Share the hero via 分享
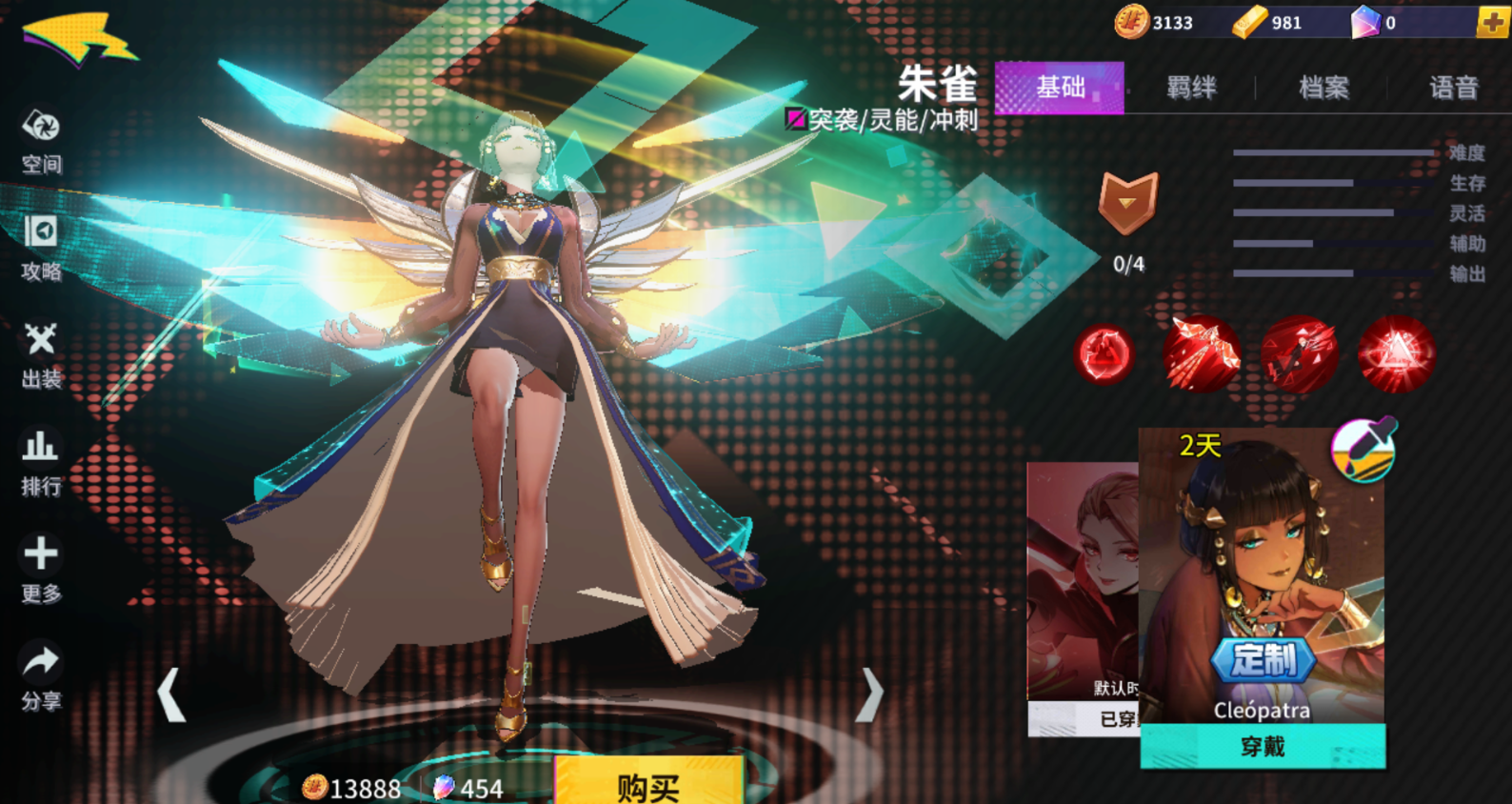This screenshot has height=804, width=1512. pyautogui.click(x=41, y=677)
